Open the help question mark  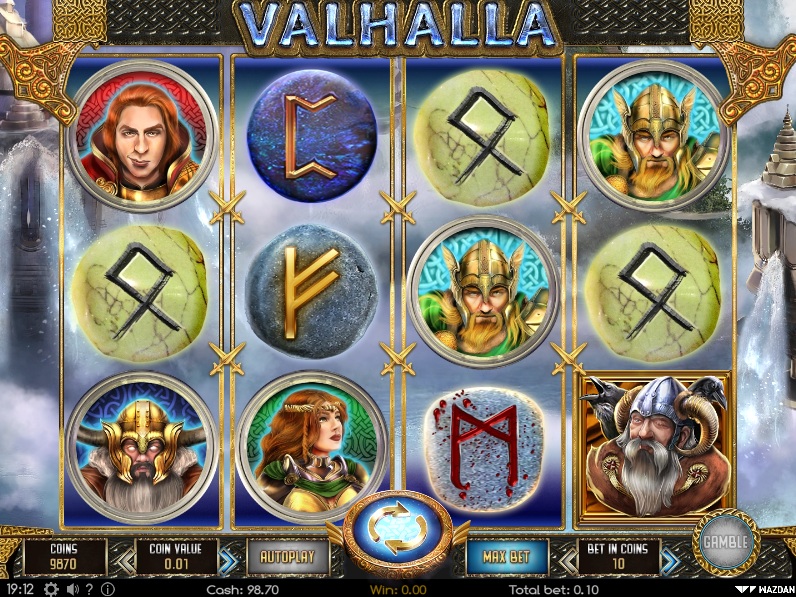click(x=90, y=590)
